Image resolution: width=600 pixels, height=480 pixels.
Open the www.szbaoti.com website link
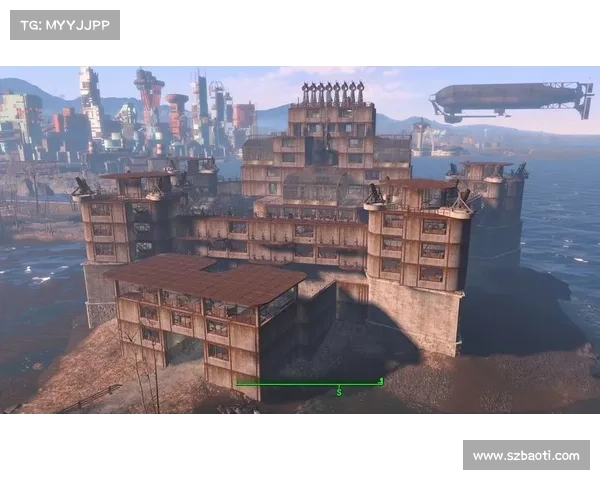524,456
